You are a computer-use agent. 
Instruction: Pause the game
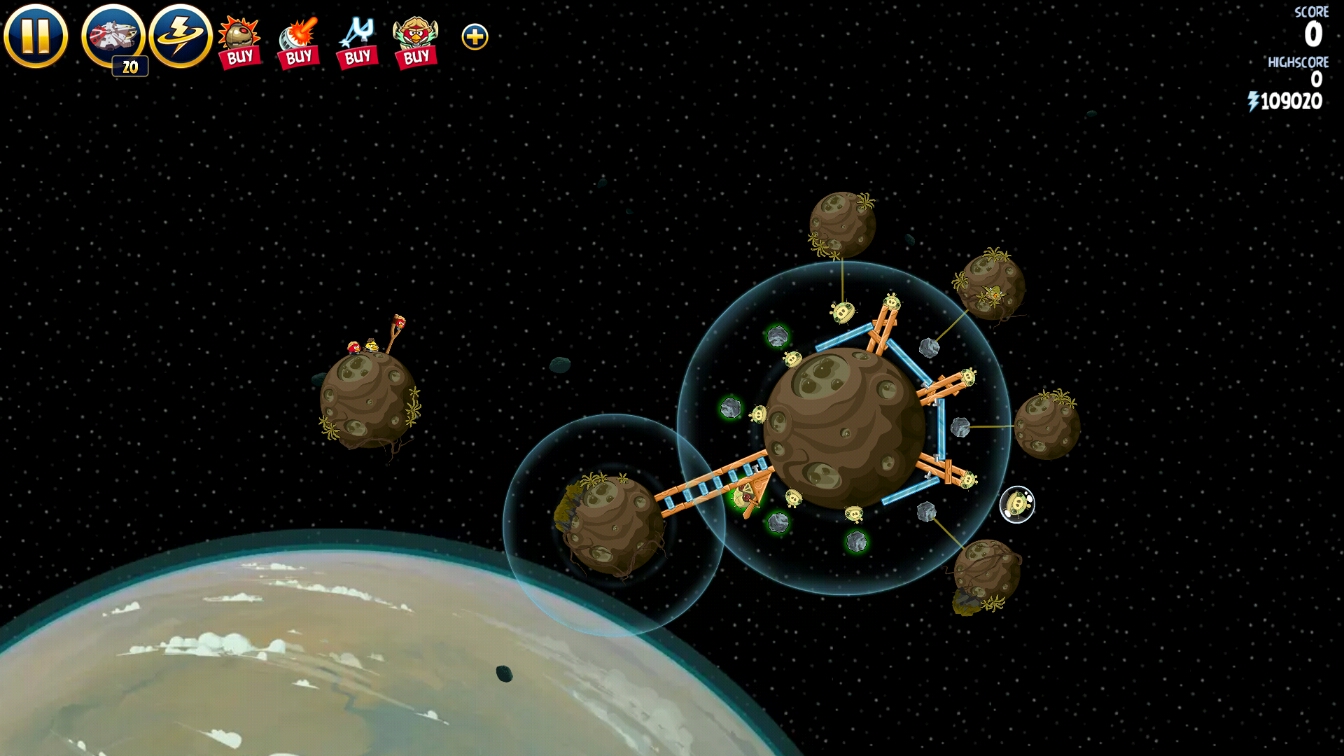click(36, 36)
